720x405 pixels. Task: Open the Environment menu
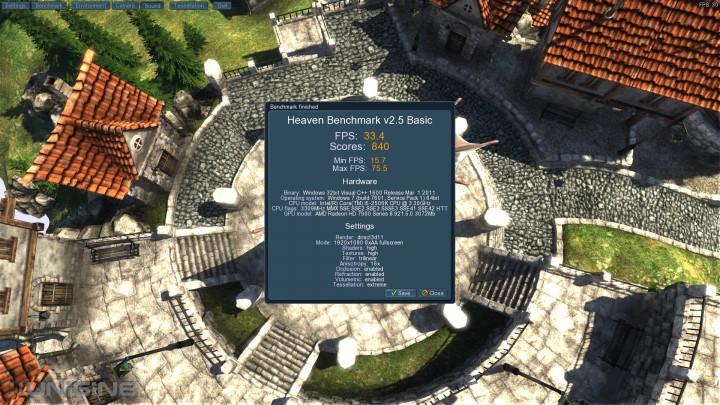tap(90, 5)
